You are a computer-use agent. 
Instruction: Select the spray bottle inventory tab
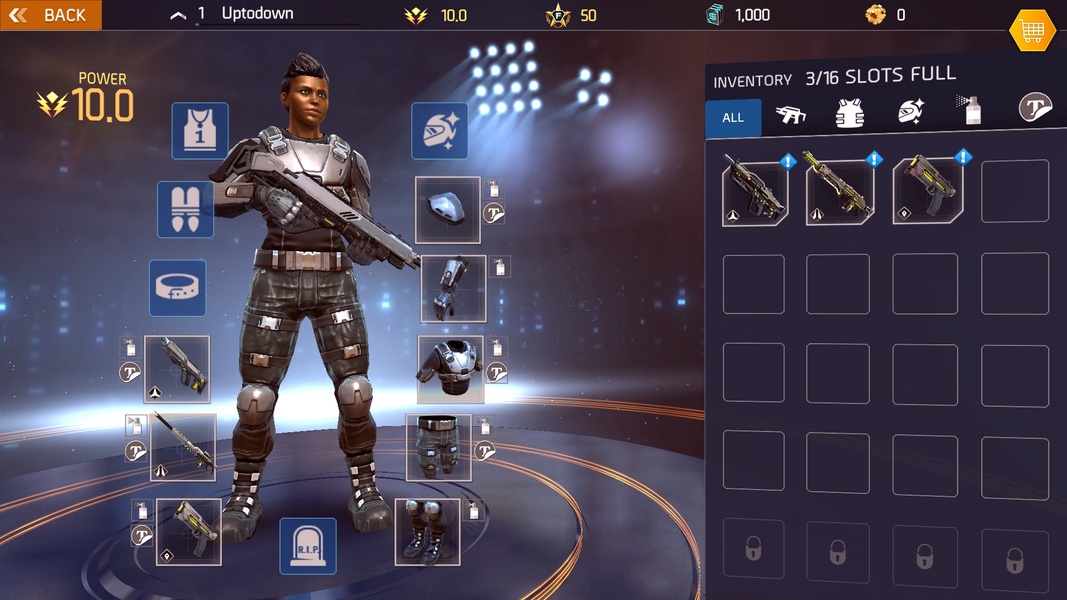tap(969, 111)
